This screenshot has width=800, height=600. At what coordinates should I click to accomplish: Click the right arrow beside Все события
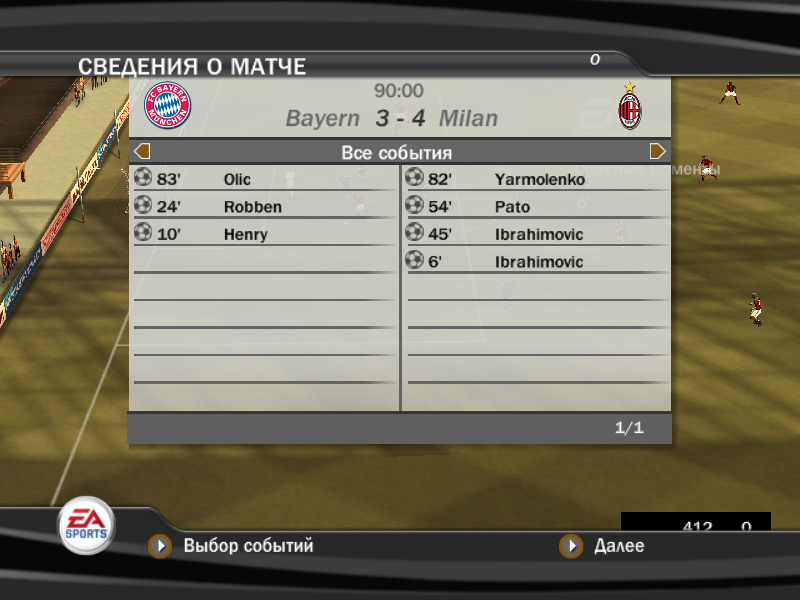point(658,152)
